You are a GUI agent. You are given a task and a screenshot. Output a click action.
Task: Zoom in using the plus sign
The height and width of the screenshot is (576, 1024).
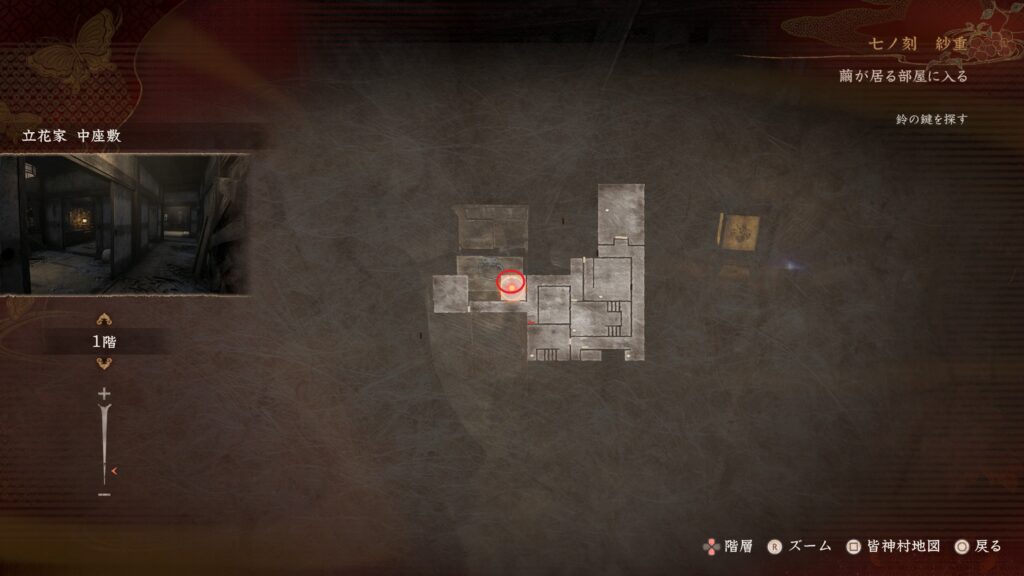click(104, 394)
